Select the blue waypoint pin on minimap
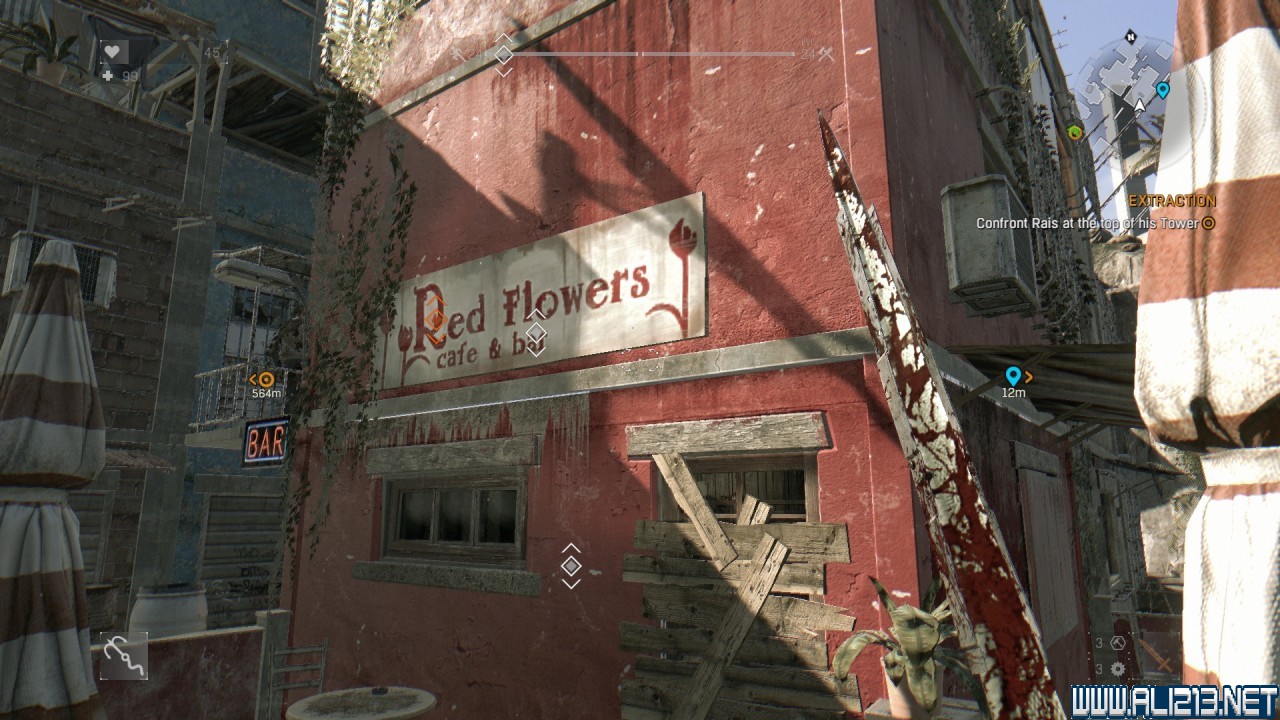 tap(1162, 91)
